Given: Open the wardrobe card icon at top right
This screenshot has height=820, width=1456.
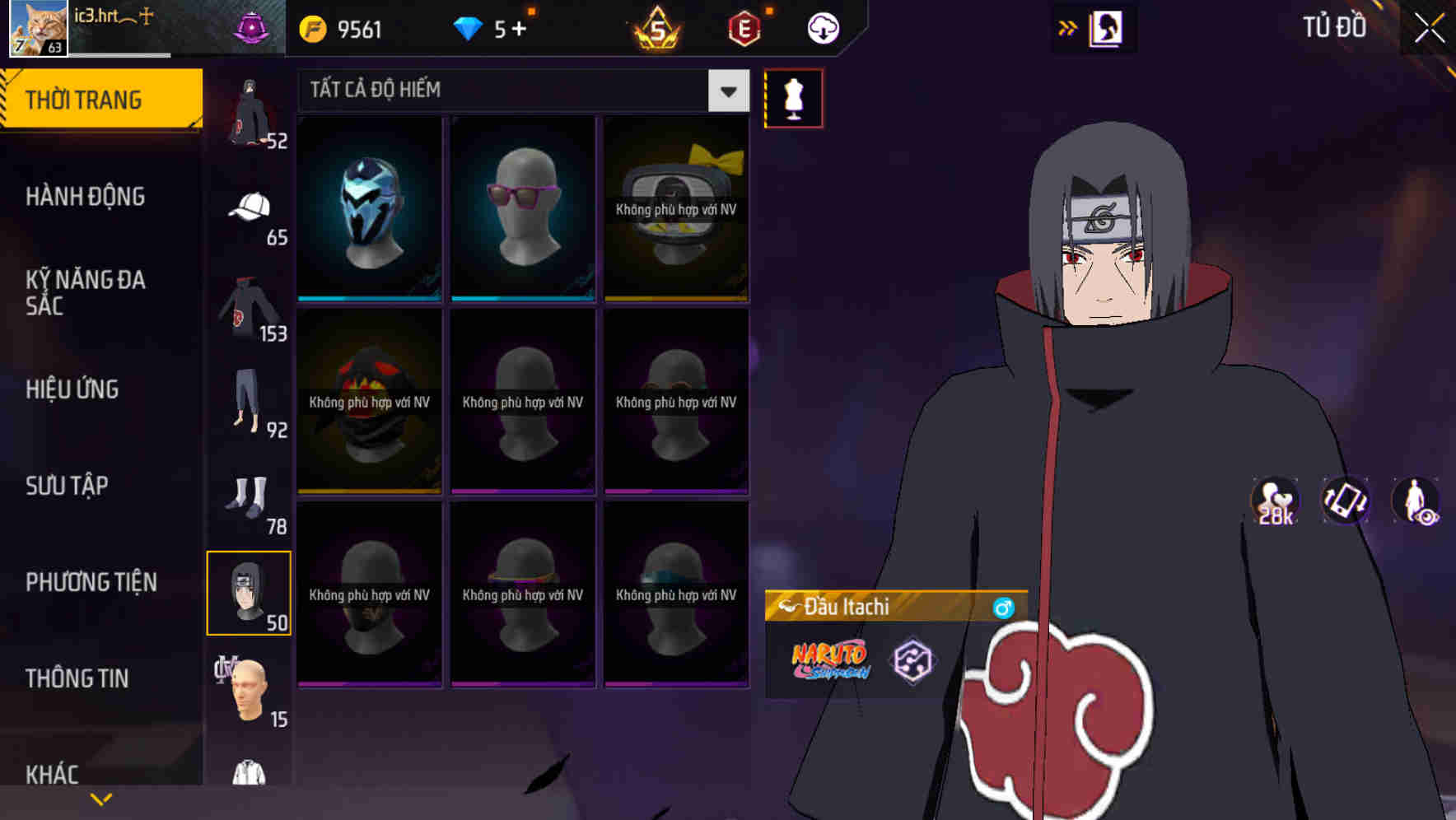Looking at the screenshot, I should pyautogui.click(x=1105, y=27).
